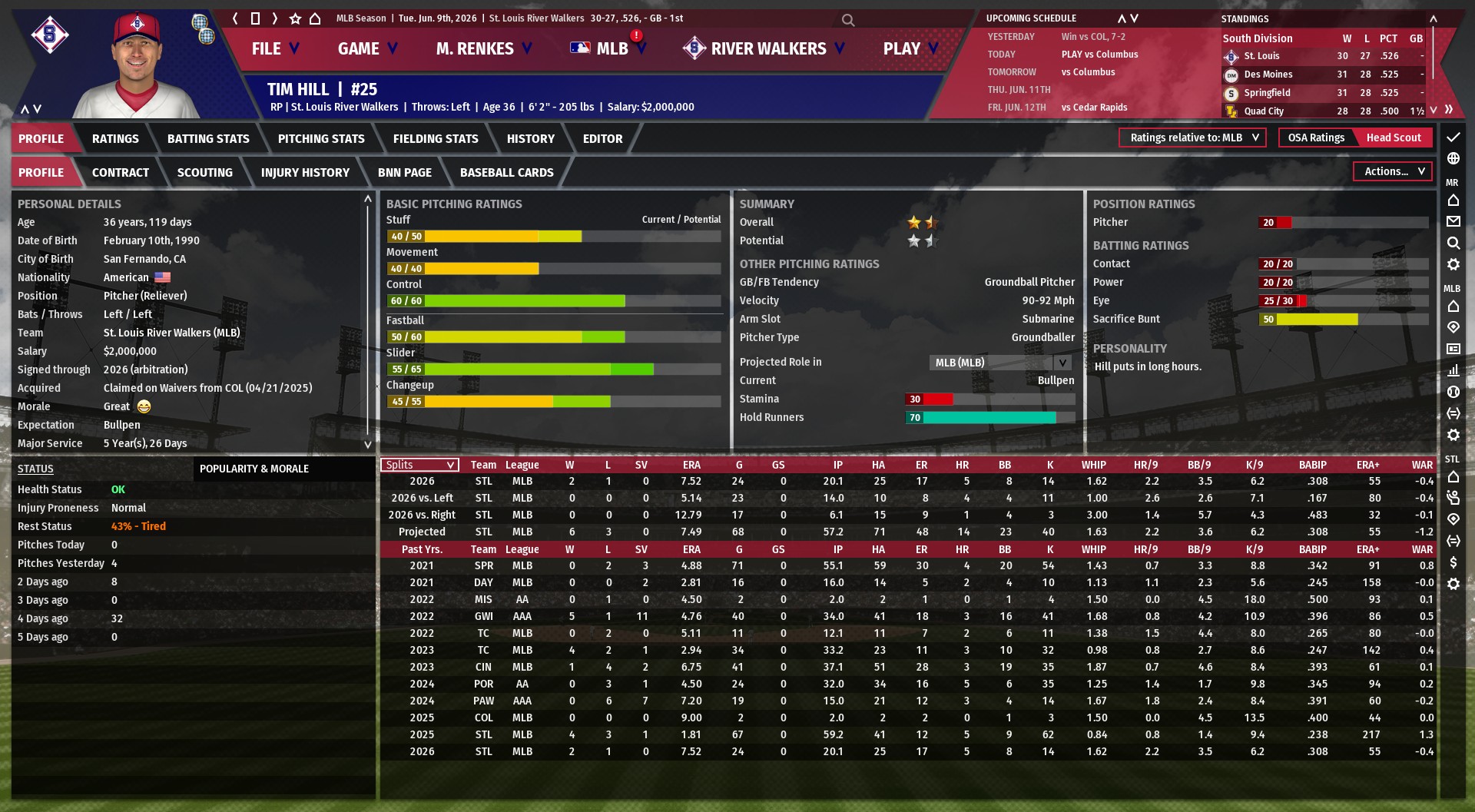Expand the Actions dropdown
Image resolution: width=1475 pixels, height=812 pixels.
click(1394, 171)
